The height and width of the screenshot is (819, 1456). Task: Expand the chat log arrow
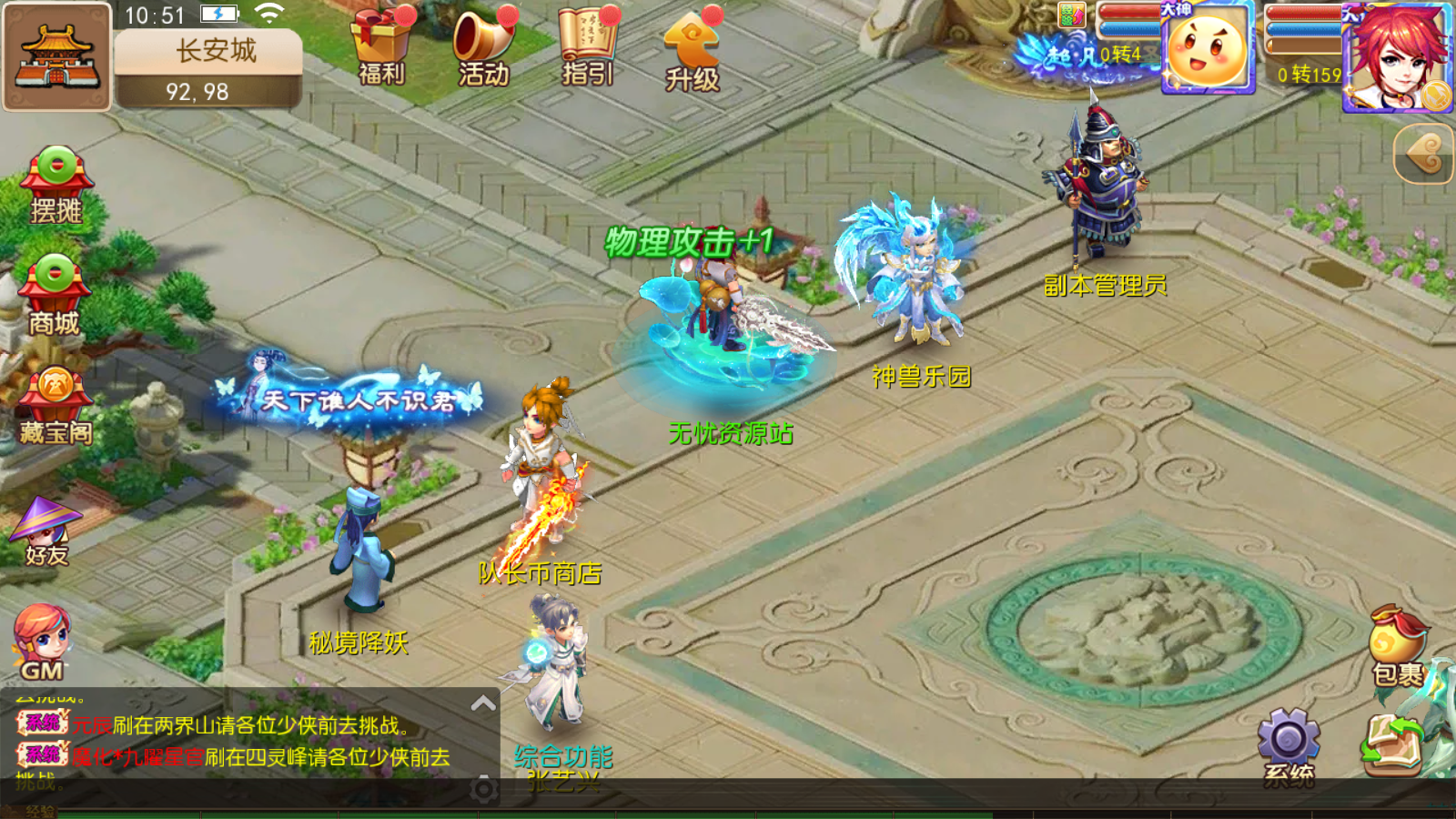point(483,703)
